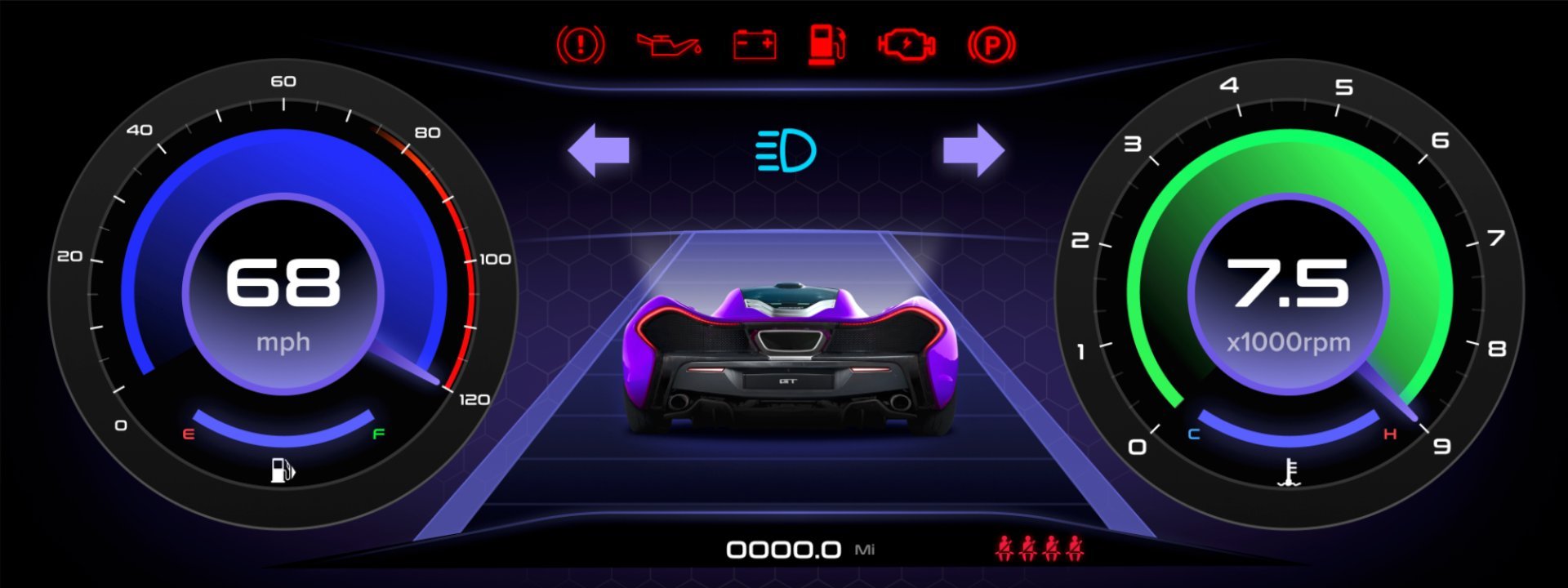Toggle the blue headlight beam icon

786,150
